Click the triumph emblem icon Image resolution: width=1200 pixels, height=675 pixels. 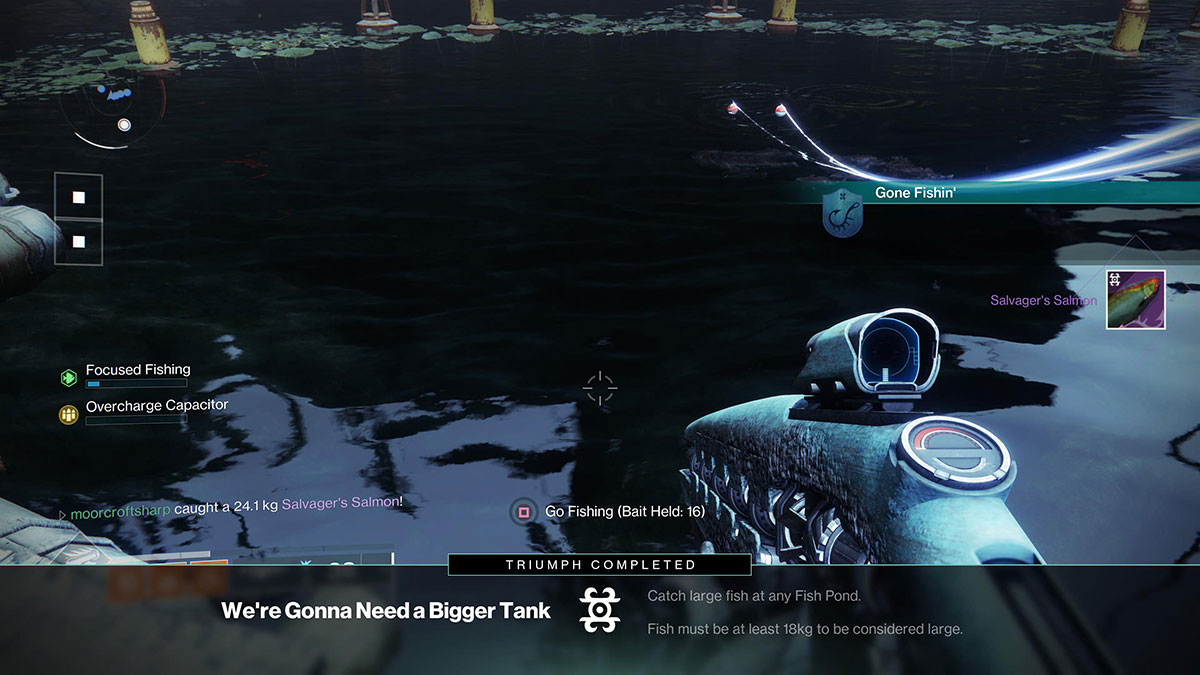(600, 610)
